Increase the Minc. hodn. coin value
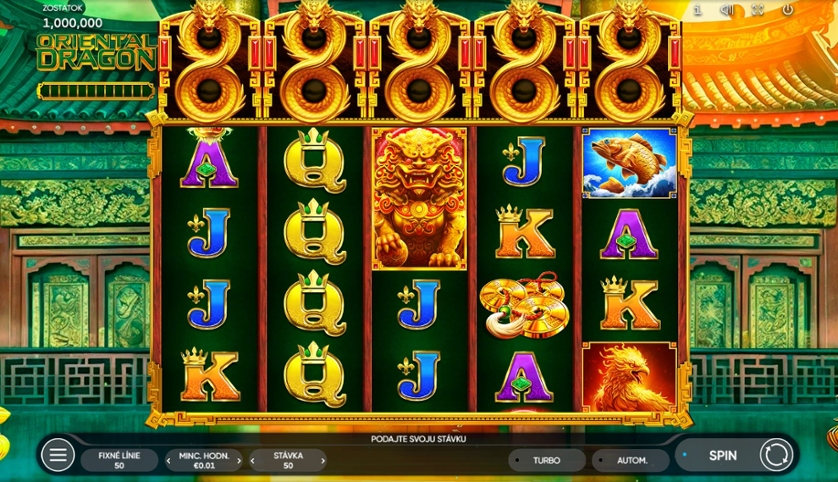Image resolution: width=838 pixels, height=482 pixels. pos(239,461)
